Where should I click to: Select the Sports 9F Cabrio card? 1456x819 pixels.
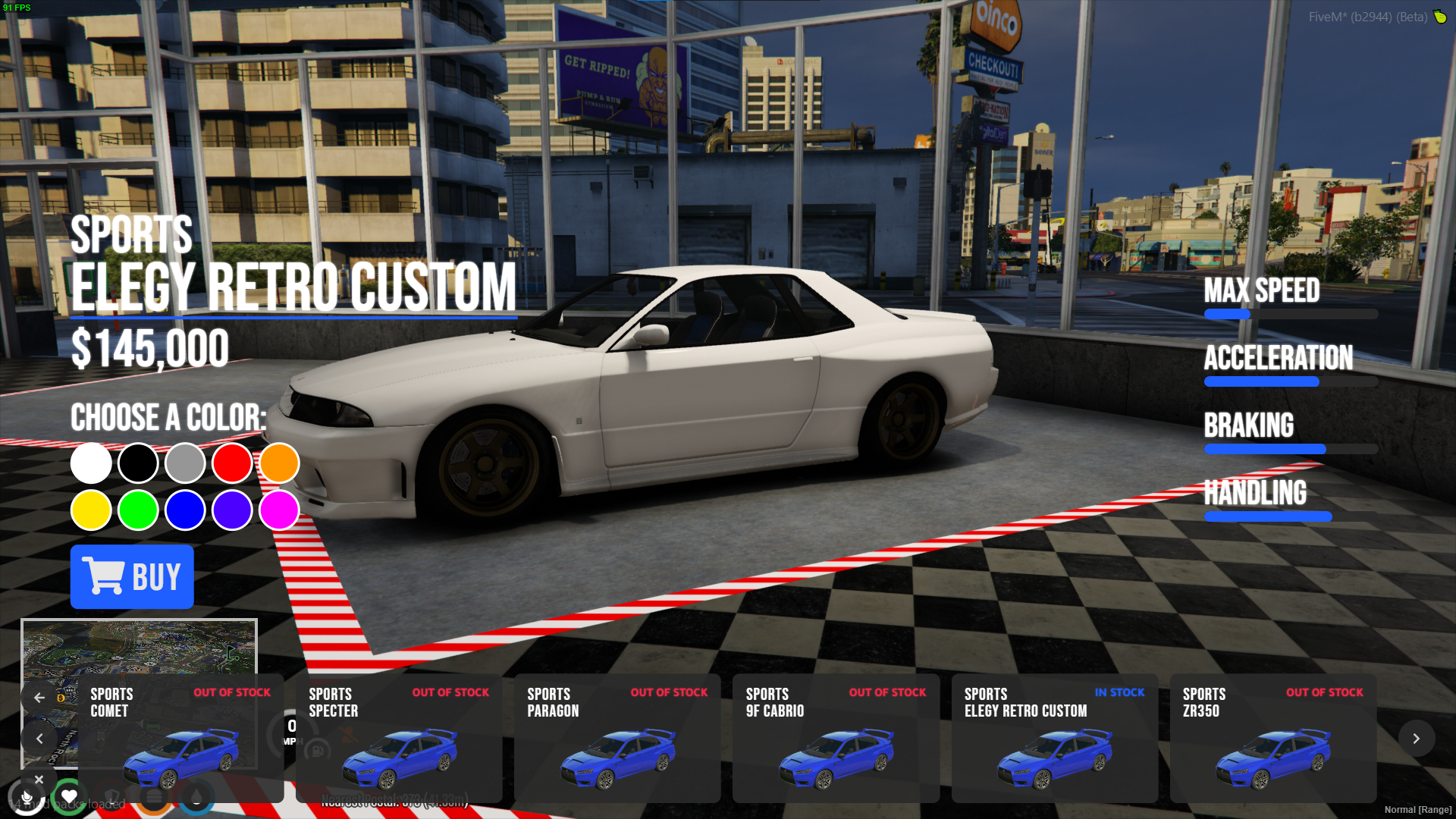[x=836, y=738]
